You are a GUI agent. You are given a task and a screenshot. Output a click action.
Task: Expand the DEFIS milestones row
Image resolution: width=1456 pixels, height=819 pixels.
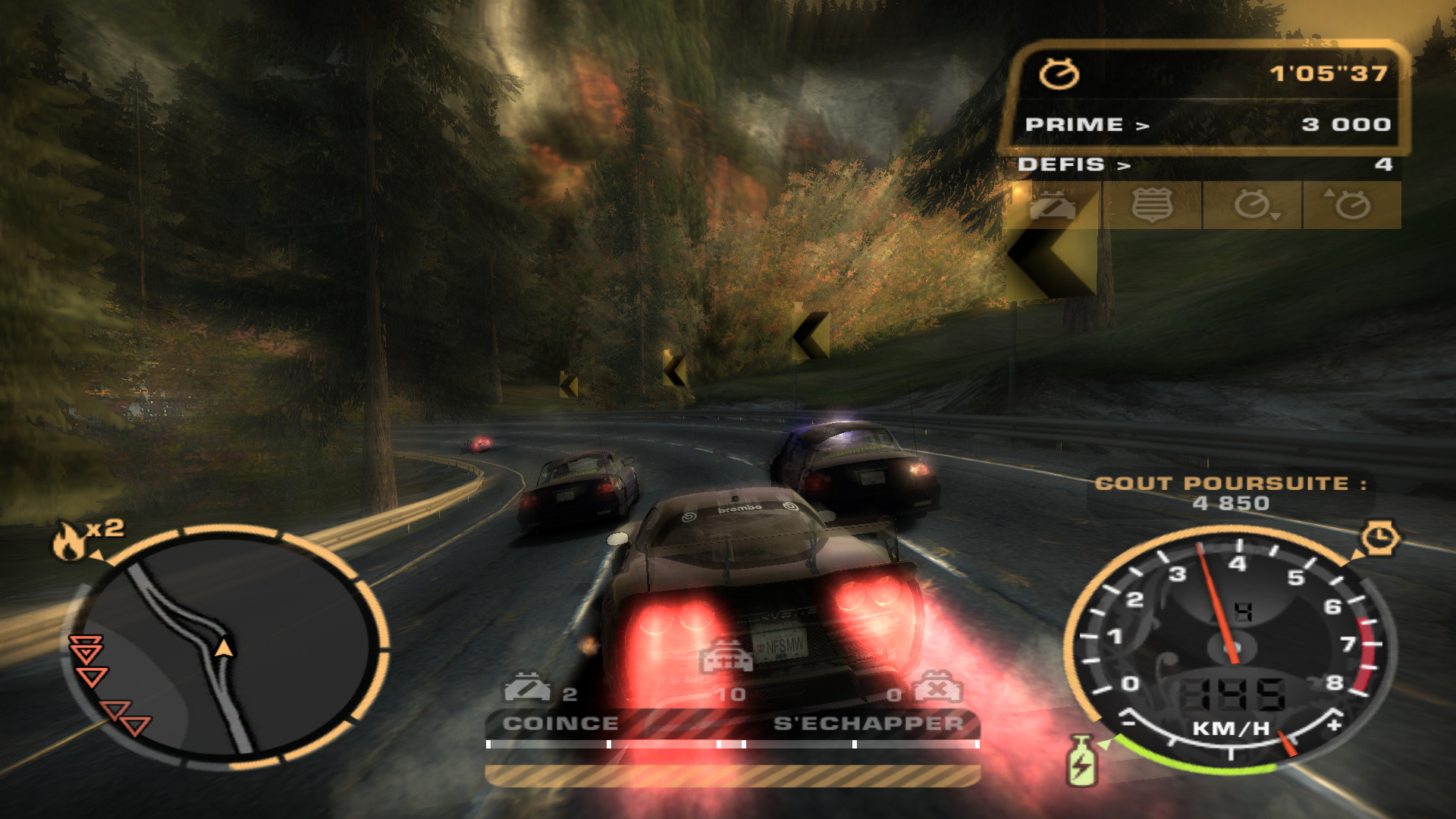coord(1207,165)
